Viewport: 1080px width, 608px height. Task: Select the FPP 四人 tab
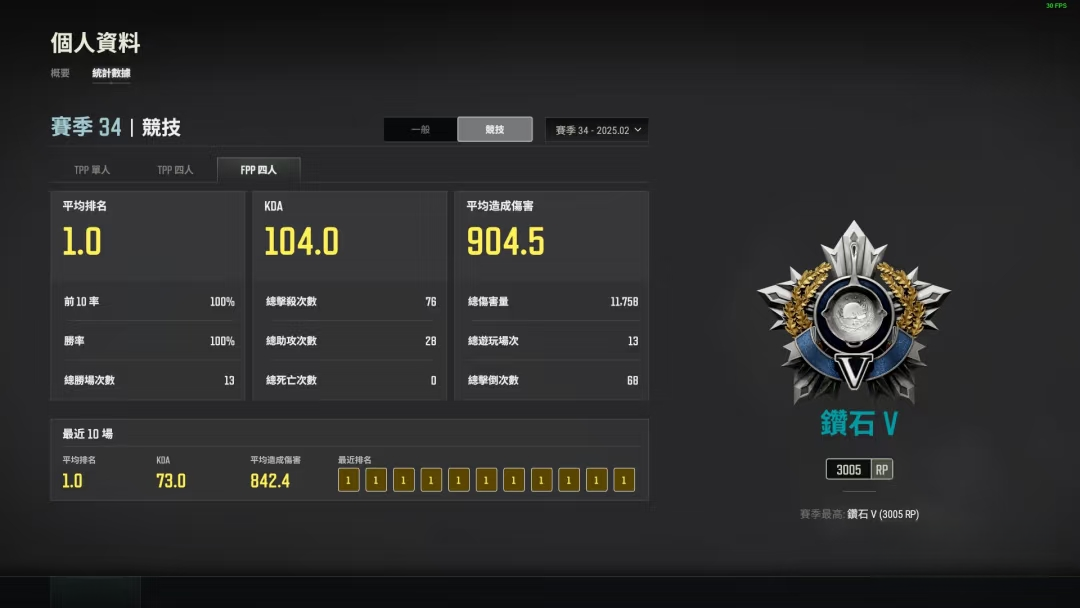(x=258, y=170)
